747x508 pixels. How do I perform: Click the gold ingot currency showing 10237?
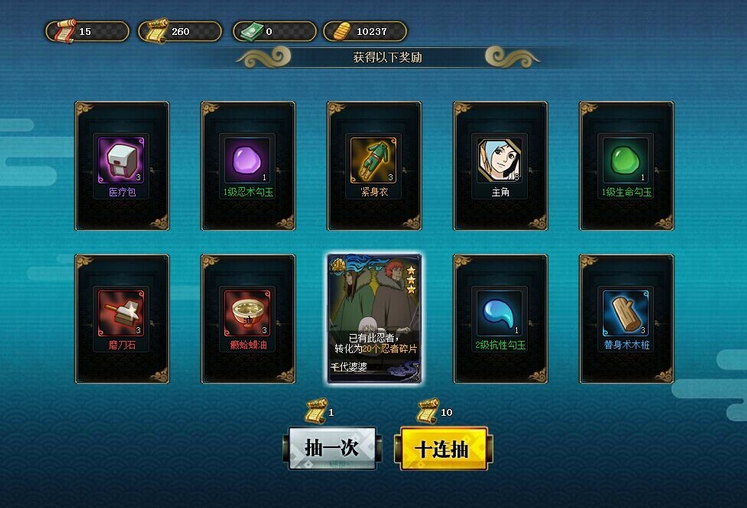click(x=365, y=32)
